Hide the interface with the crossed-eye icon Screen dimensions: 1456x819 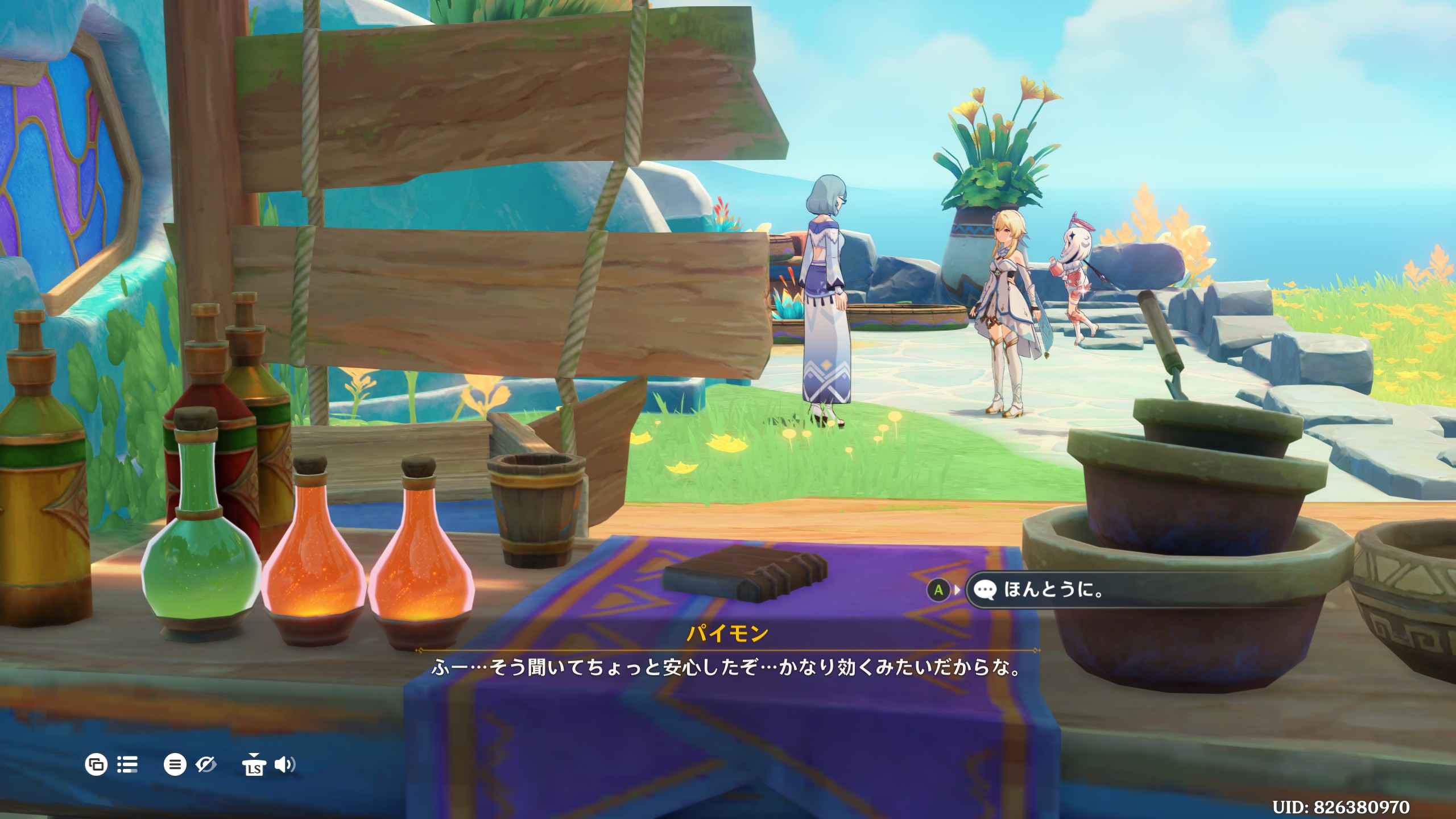tap(206, 764)
